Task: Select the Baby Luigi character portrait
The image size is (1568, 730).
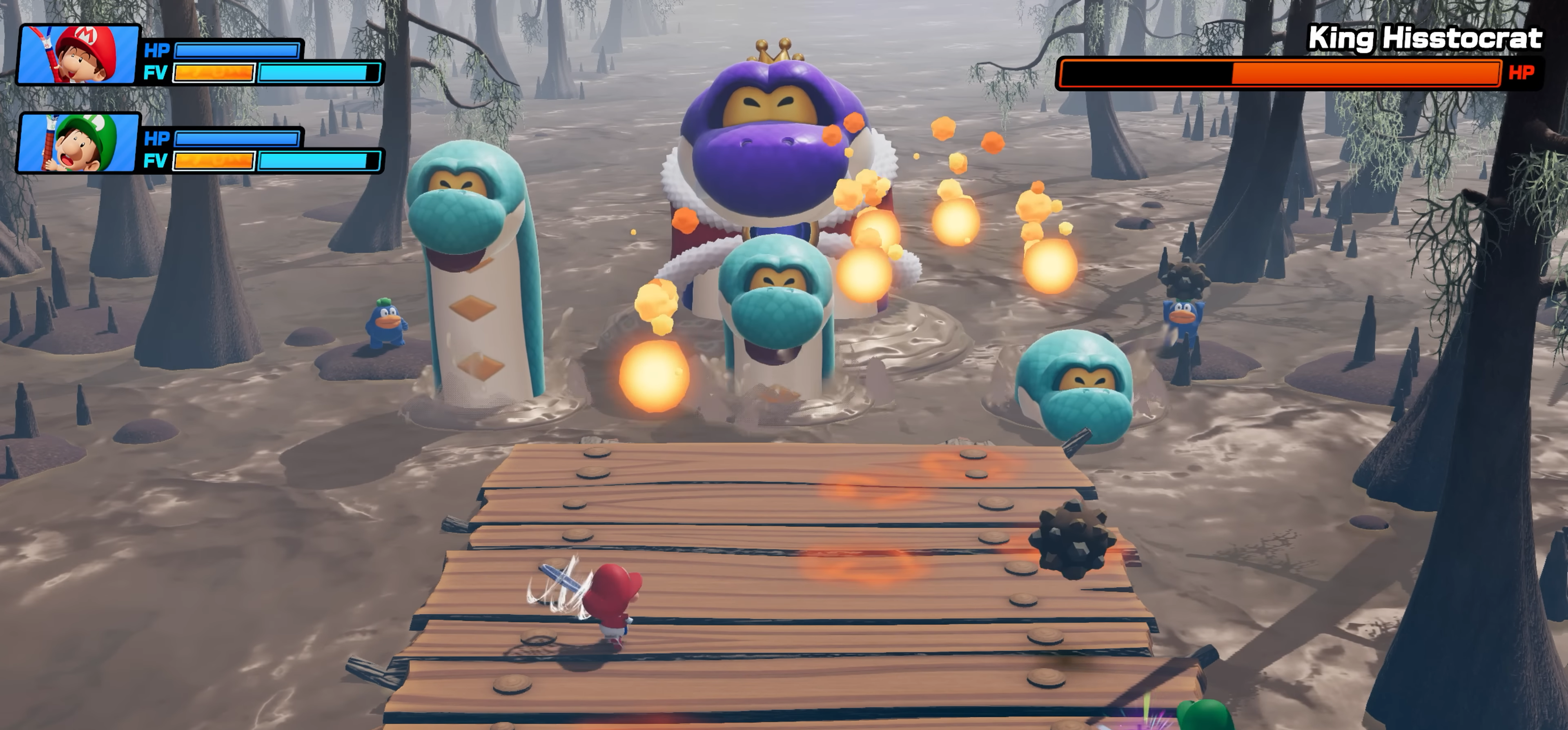Action: pyautogui.click(x=78, y=142)
